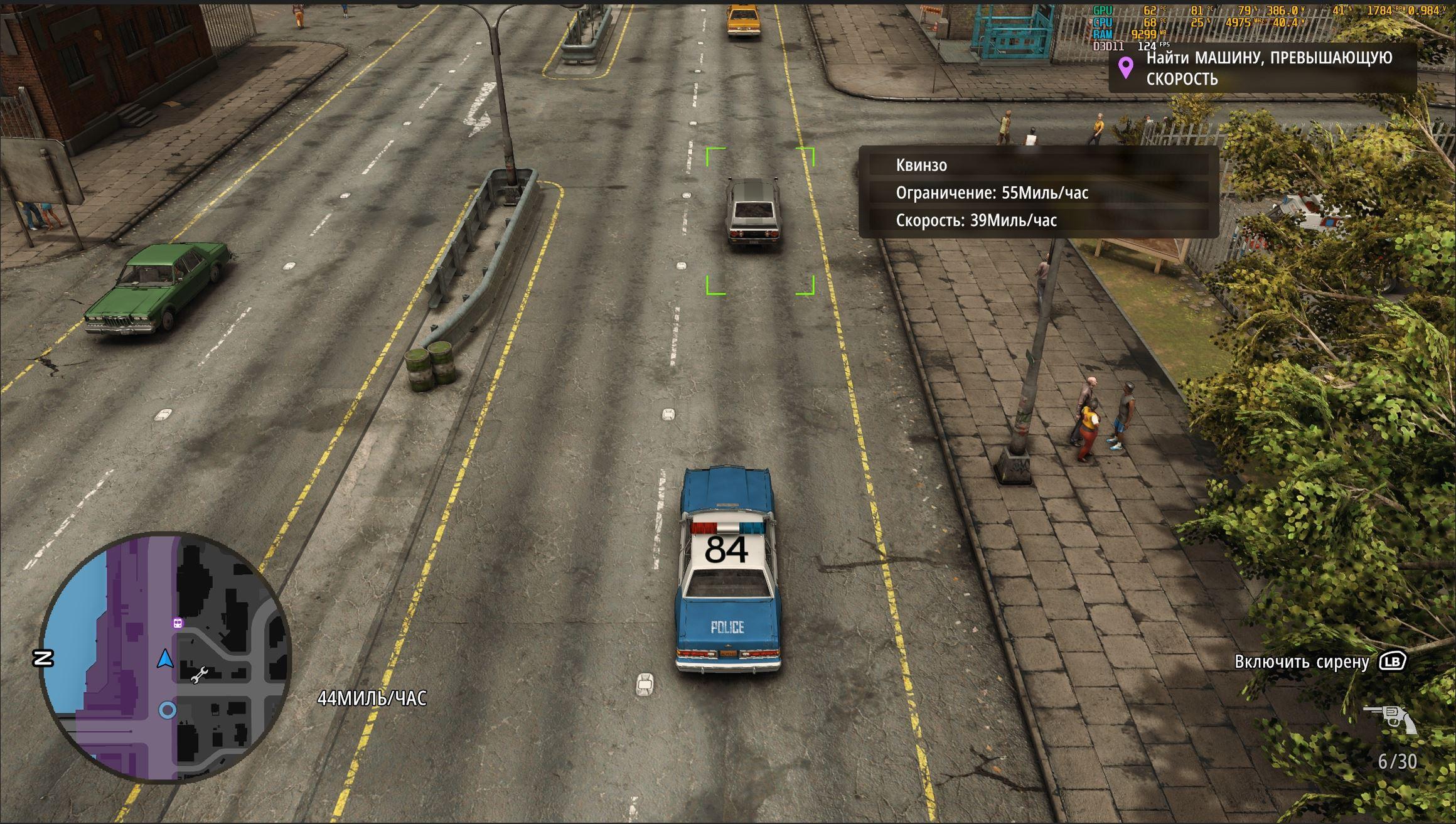The height and width of the screenshot is (824, 1456).
Task: Select the blue circle waypoint on minimap
Action: [x=167, y=710]
